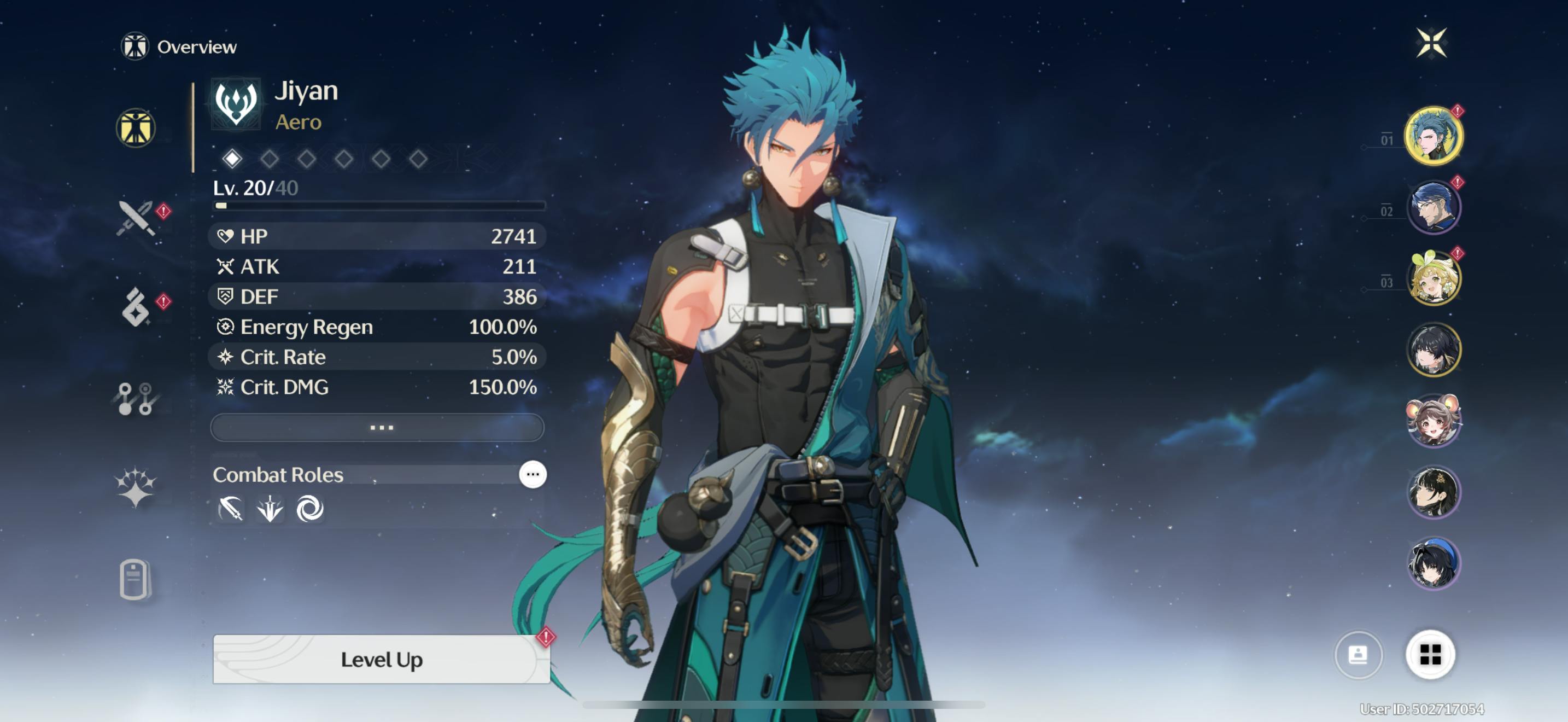Viewport: 1568px width, 722px height.
Task: Select the Overview figure tab
Action: [x=136, y=128]
